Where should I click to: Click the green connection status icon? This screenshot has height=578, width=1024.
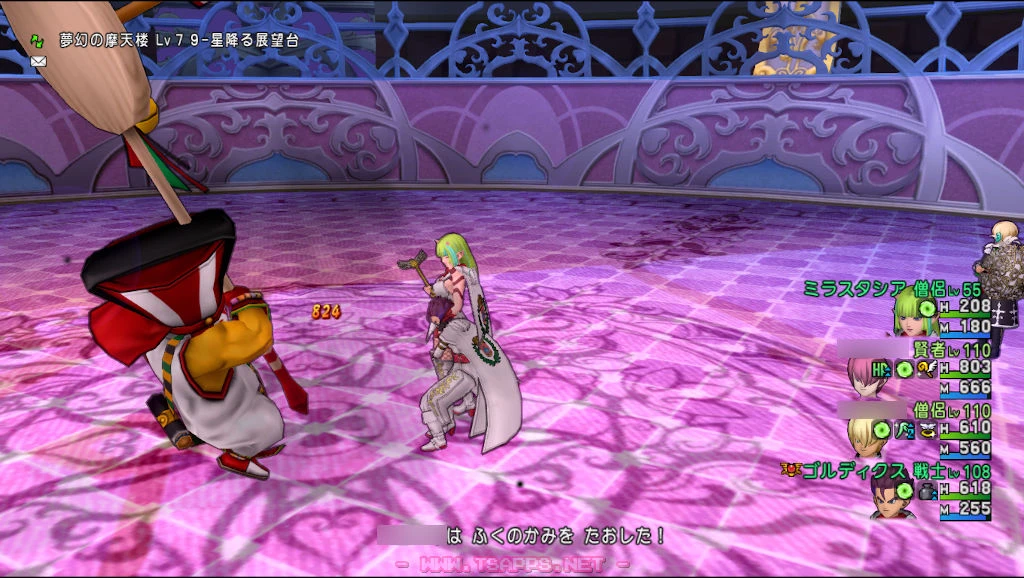point(37,41)
